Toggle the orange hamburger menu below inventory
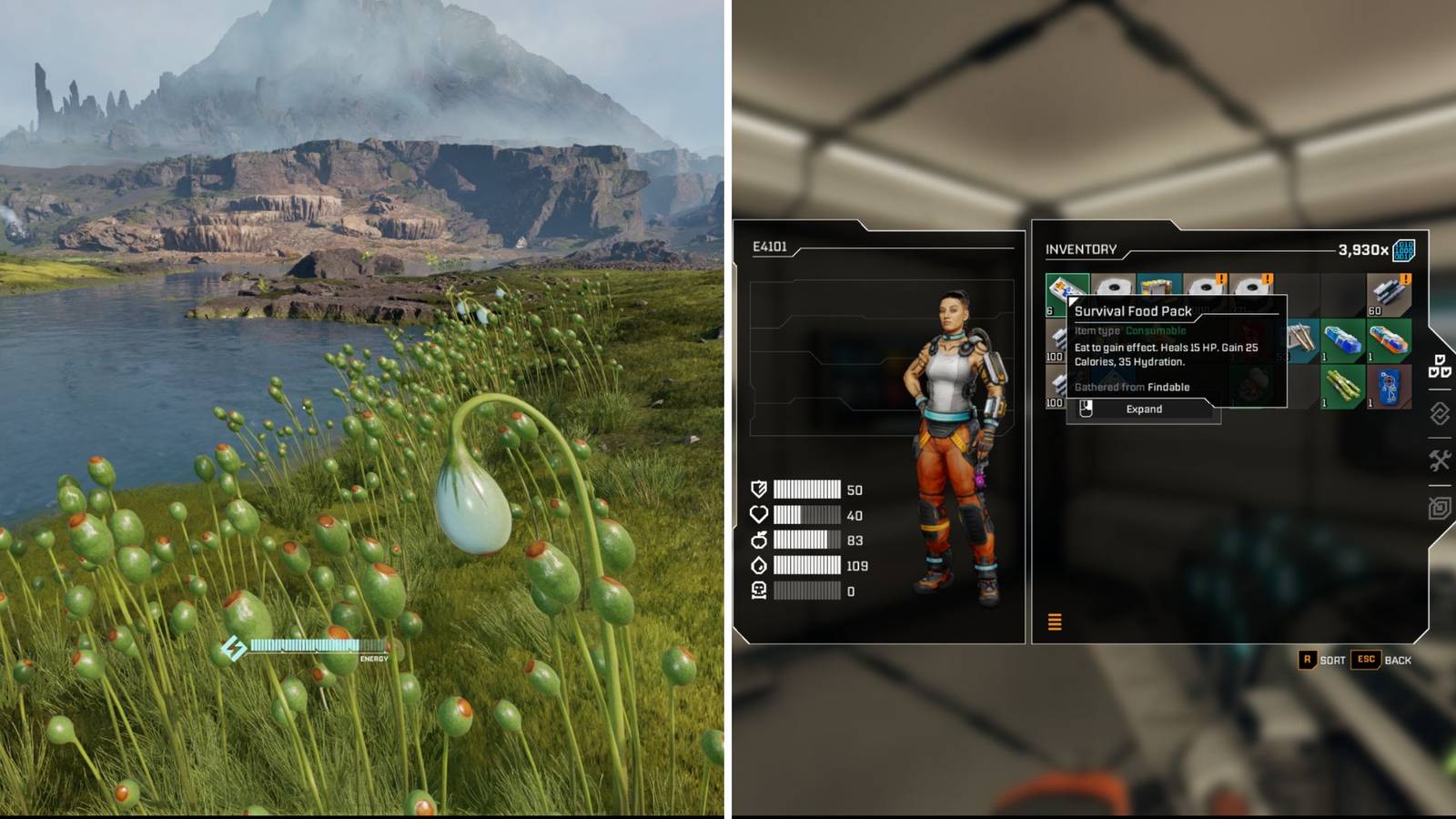This screenshot has width=1456, height=819. tap(1055, 622)
